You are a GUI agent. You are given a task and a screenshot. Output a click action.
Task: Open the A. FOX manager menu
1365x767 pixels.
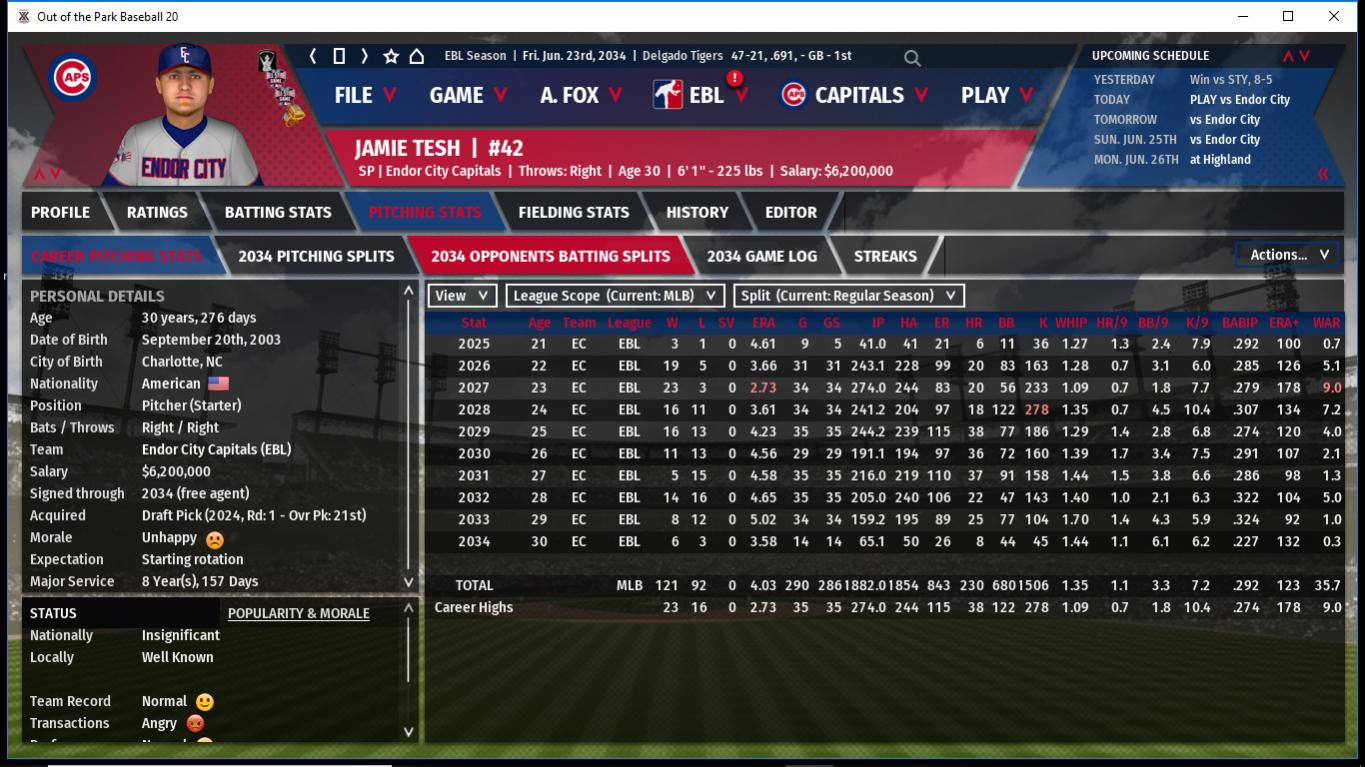click(580, 95)
